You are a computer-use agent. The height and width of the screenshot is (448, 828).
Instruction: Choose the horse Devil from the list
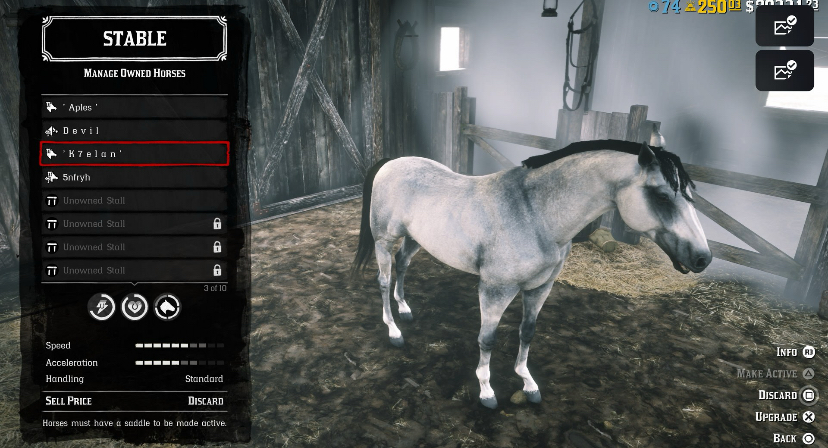click(x=134, y=130)
